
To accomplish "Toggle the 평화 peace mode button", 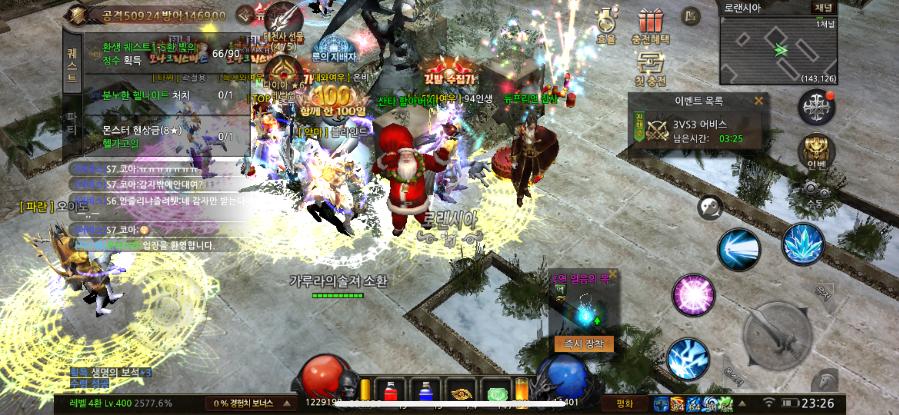I will coord(625,404).
